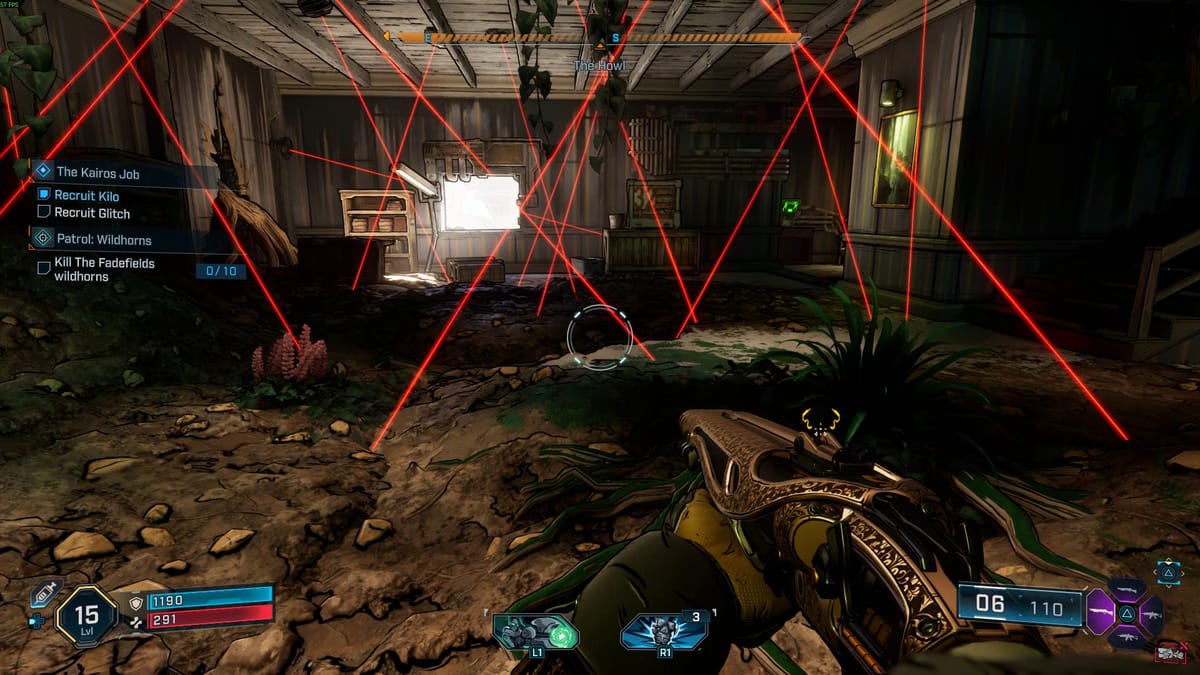Click the Recruit Kilo objective
The image size is (1200, 675).
pyautogui.click(x=86, y=196)
